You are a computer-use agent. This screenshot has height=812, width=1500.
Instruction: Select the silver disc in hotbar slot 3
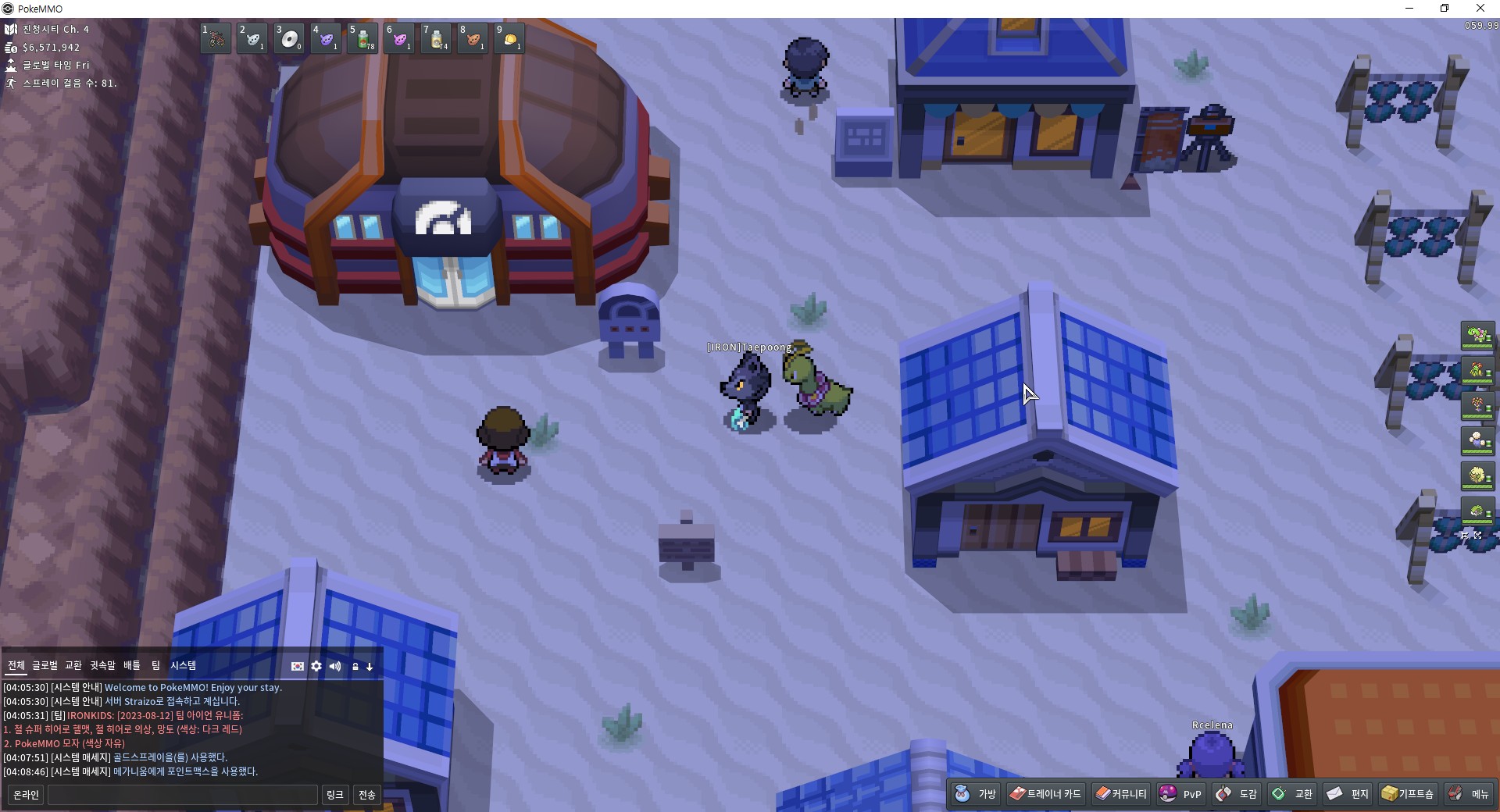[289, 38]
